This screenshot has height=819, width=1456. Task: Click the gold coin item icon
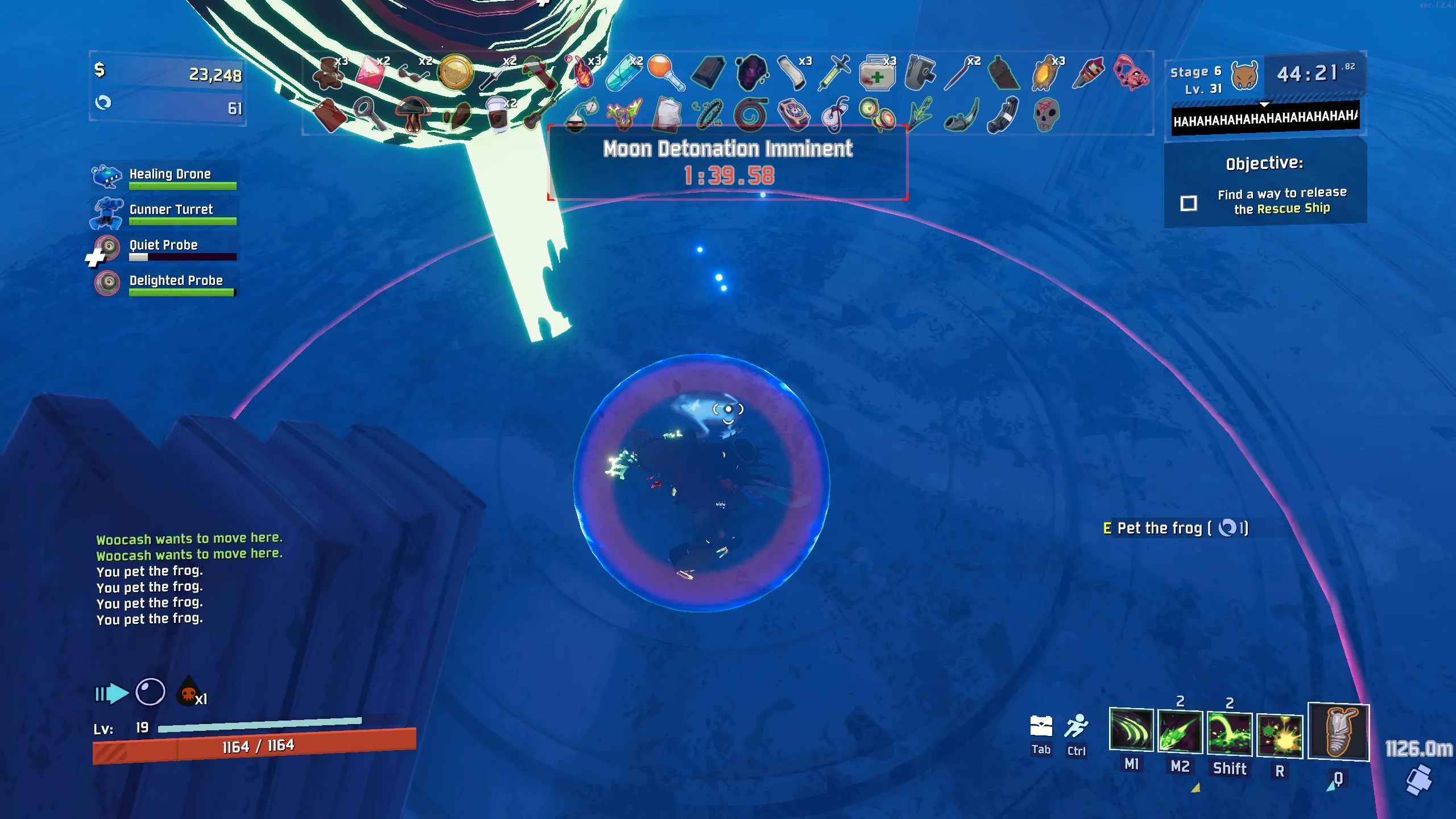(455, 72)
